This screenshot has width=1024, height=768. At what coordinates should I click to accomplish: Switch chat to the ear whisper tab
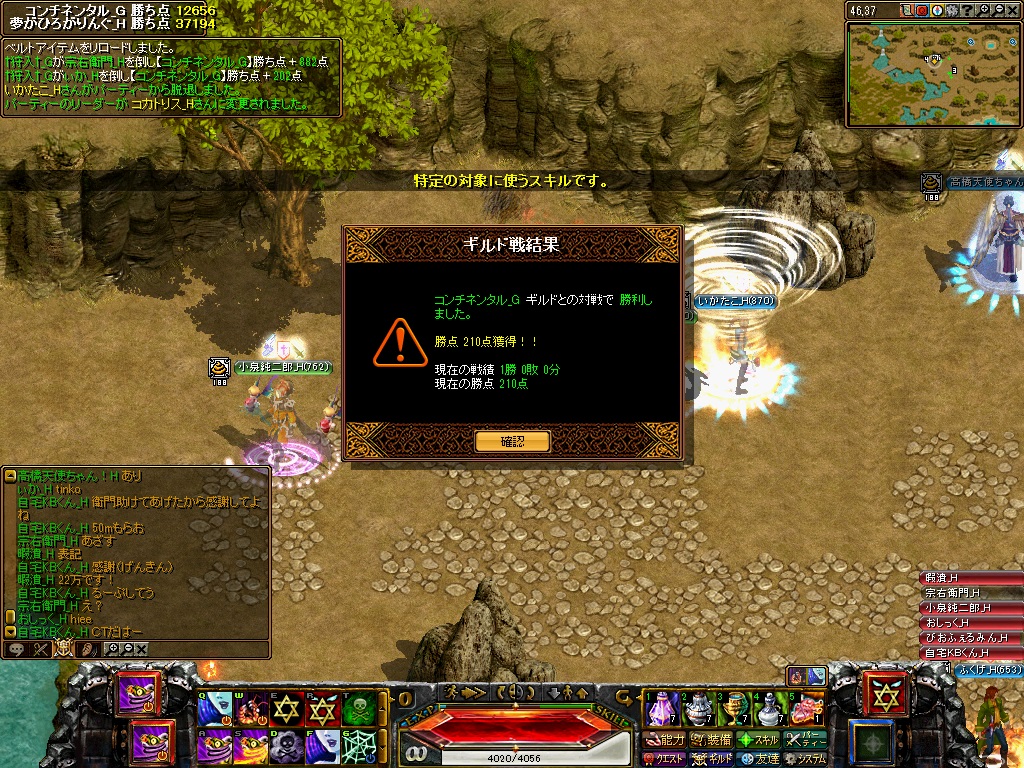click(x=88, y=649)
